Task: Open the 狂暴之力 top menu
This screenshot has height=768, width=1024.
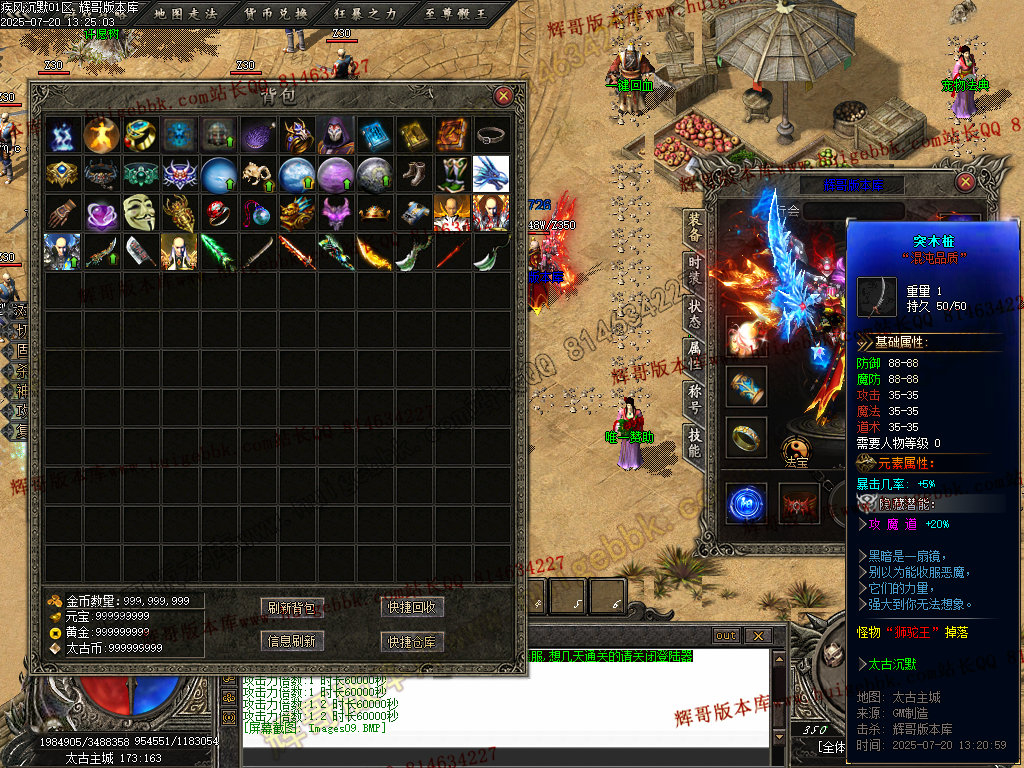Action: click(365, 13)
